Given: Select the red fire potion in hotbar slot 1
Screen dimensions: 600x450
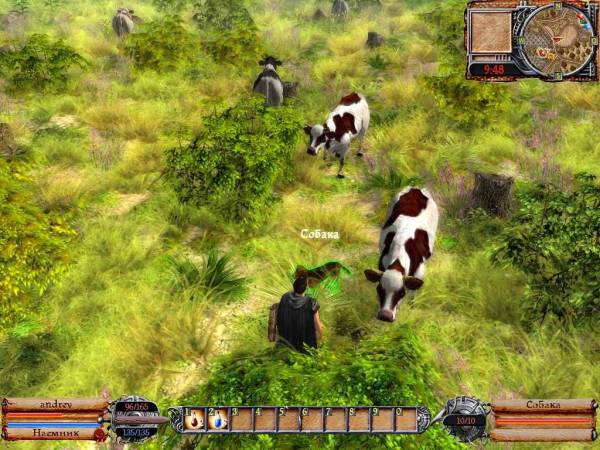Looking at the screenshot, I should click(x=195, y=420).
